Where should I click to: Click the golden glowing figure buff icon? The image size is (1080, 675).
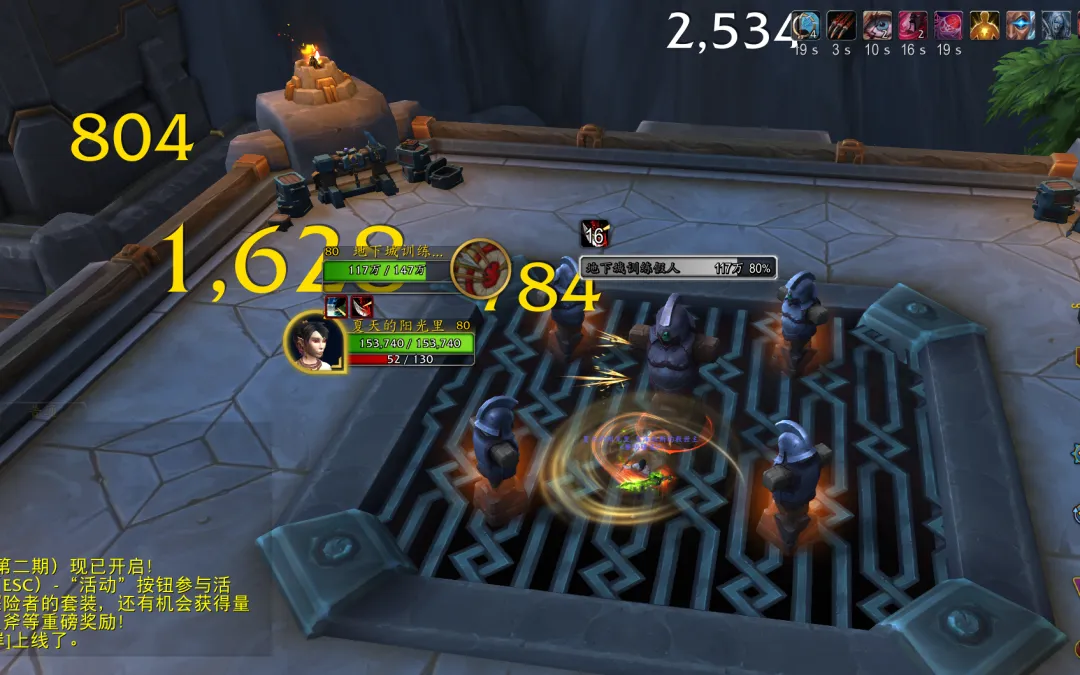click(985, 25)
